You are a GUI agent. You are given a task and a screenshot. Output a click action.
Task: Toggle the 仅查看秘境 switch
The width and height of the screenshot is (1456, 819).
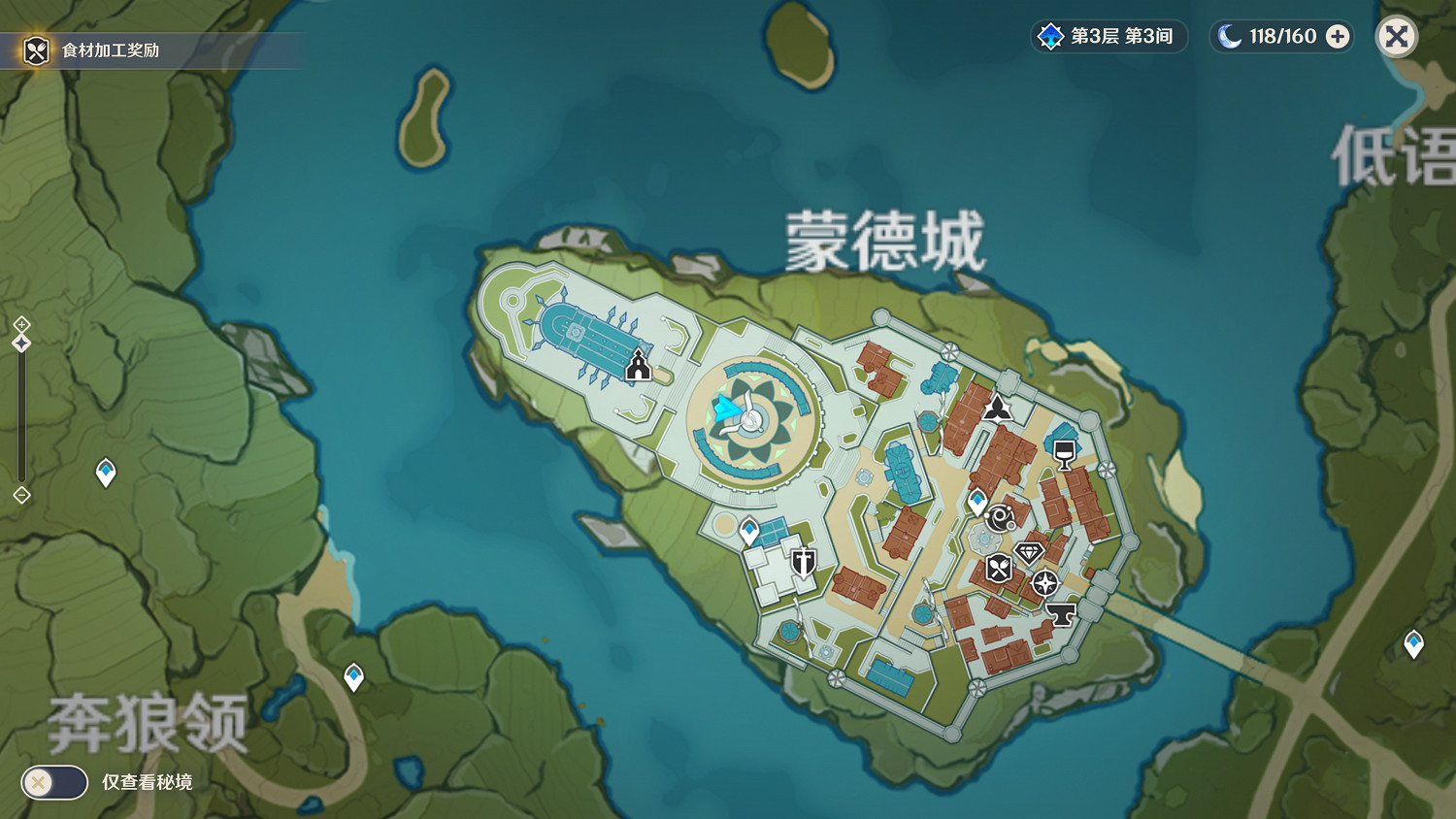[x=54, y=782]
